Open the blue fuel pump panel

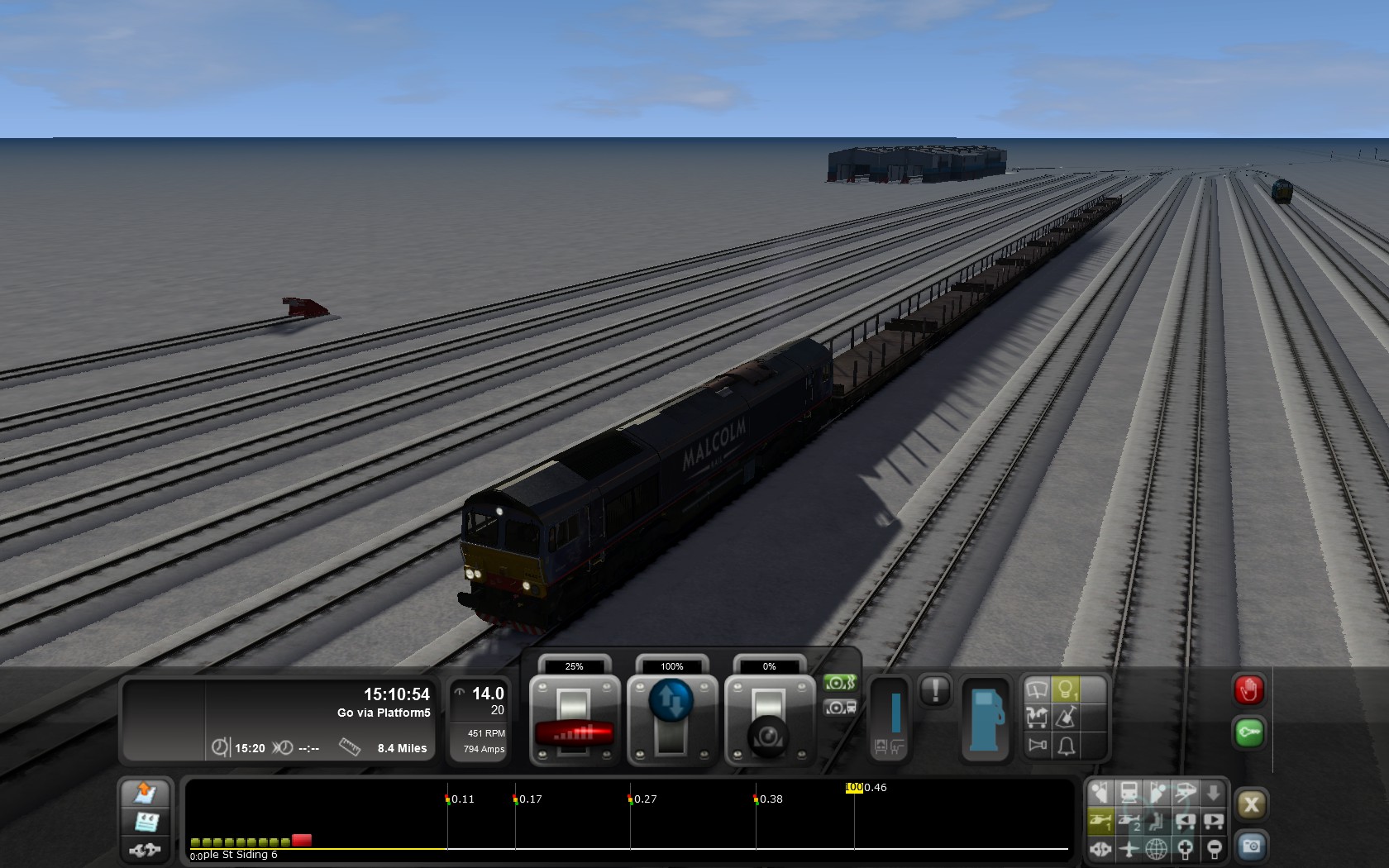click(x=985, y=719)
